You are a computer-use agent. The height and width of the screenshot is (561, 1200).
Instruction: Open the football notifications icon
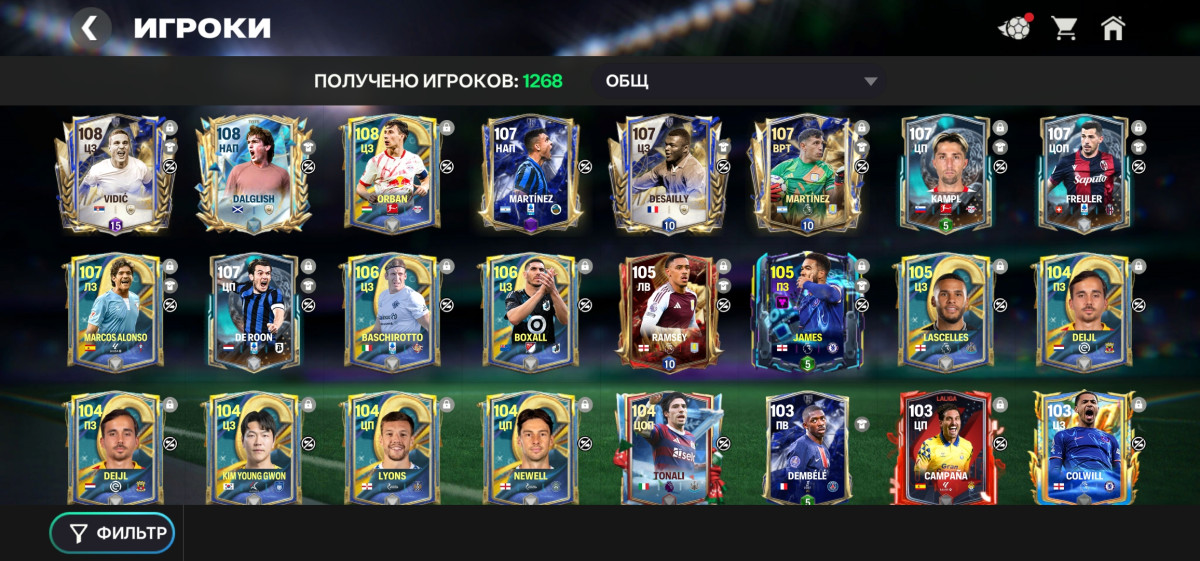click(x=1014, y=28)
